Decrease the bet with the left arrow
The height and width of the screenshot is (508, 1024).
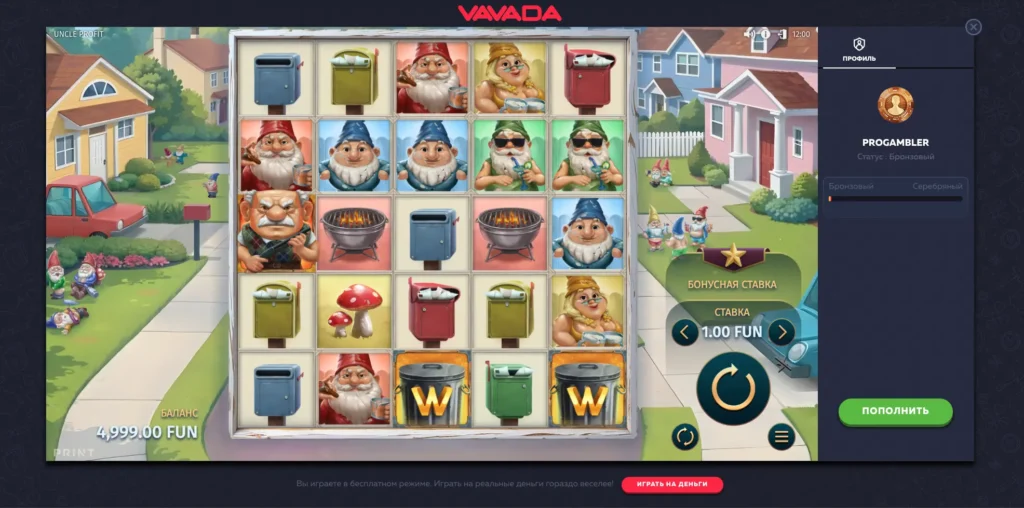click(685, 332)
